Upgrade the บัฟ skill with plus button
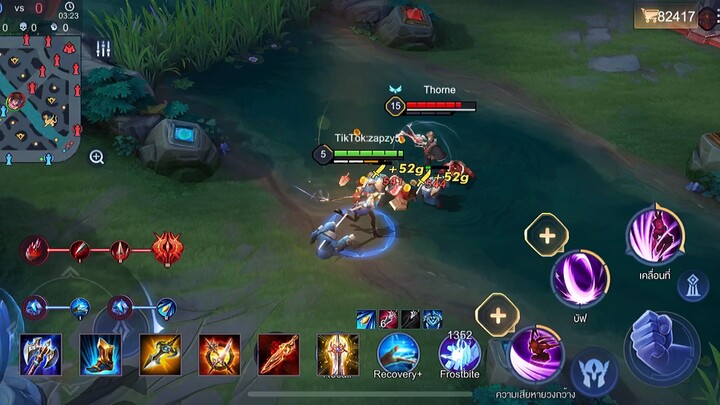 pyautogui.click(x=546, y=236)
